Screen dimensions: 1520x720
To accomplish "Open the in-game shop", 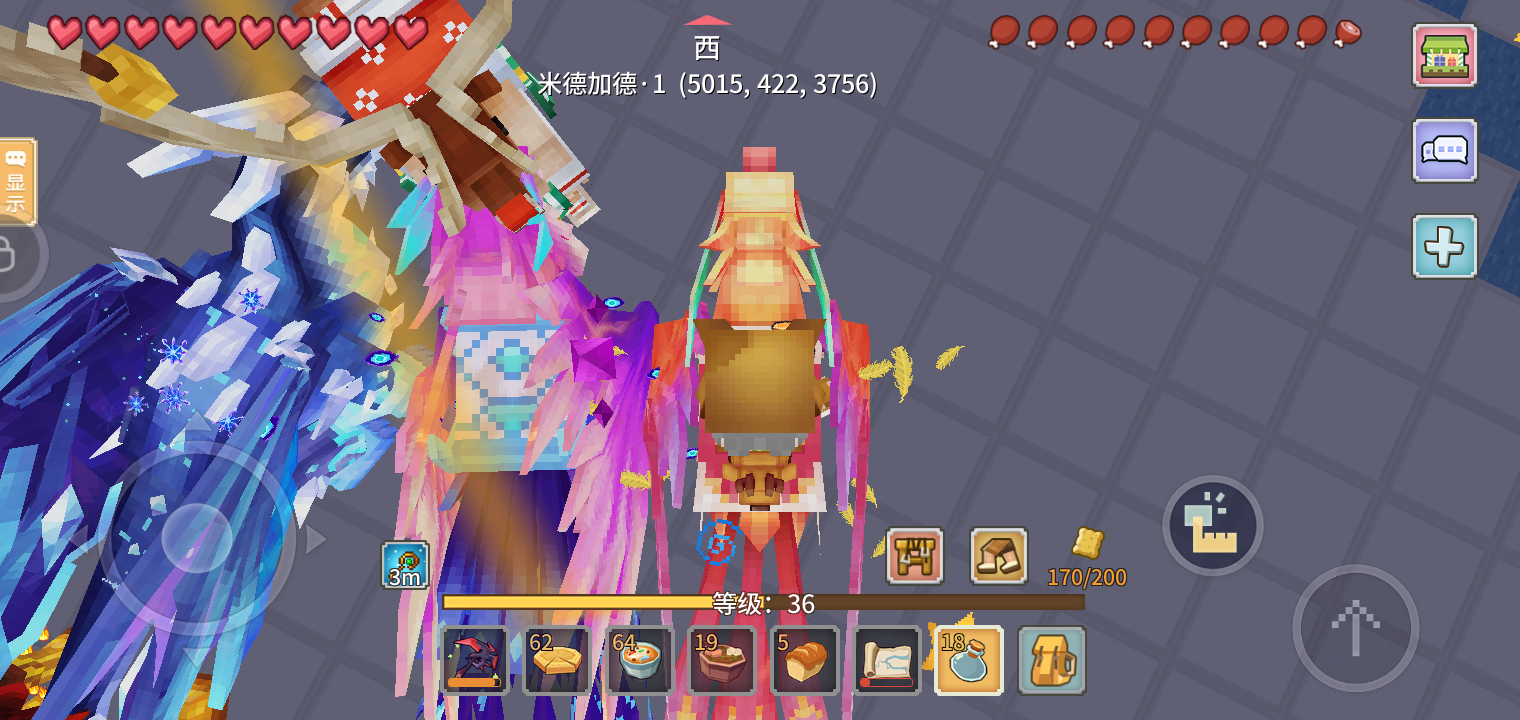I will (1444, 57).
